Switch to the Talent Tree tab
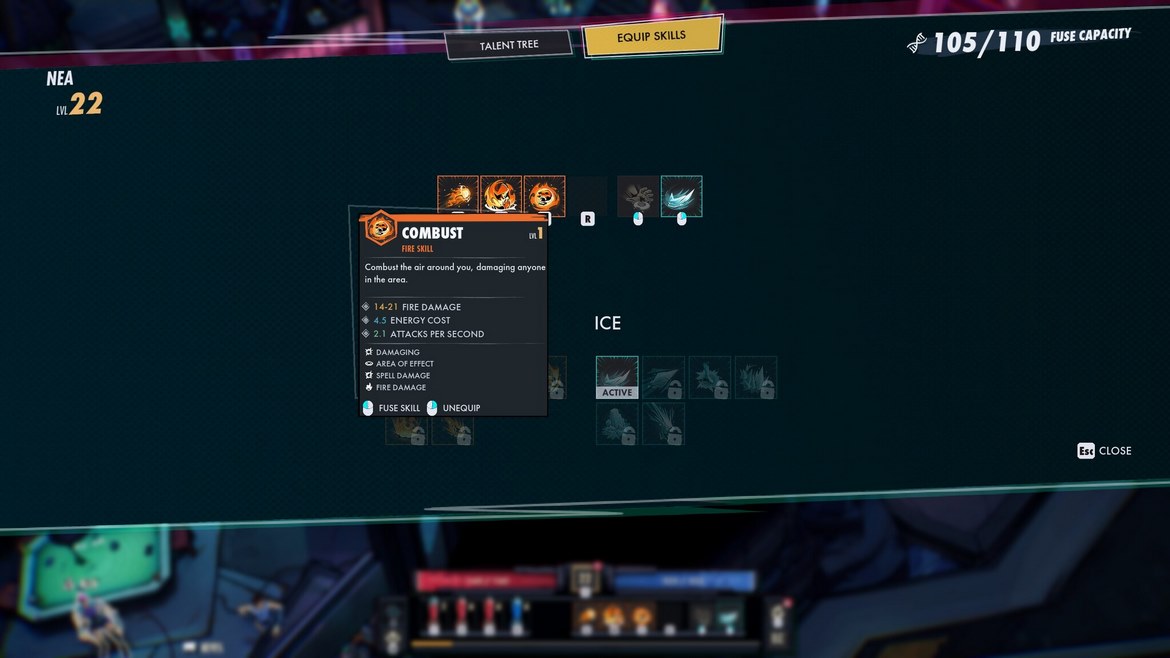The width and height of the screenshot is (1170, 658). [509, 45]
